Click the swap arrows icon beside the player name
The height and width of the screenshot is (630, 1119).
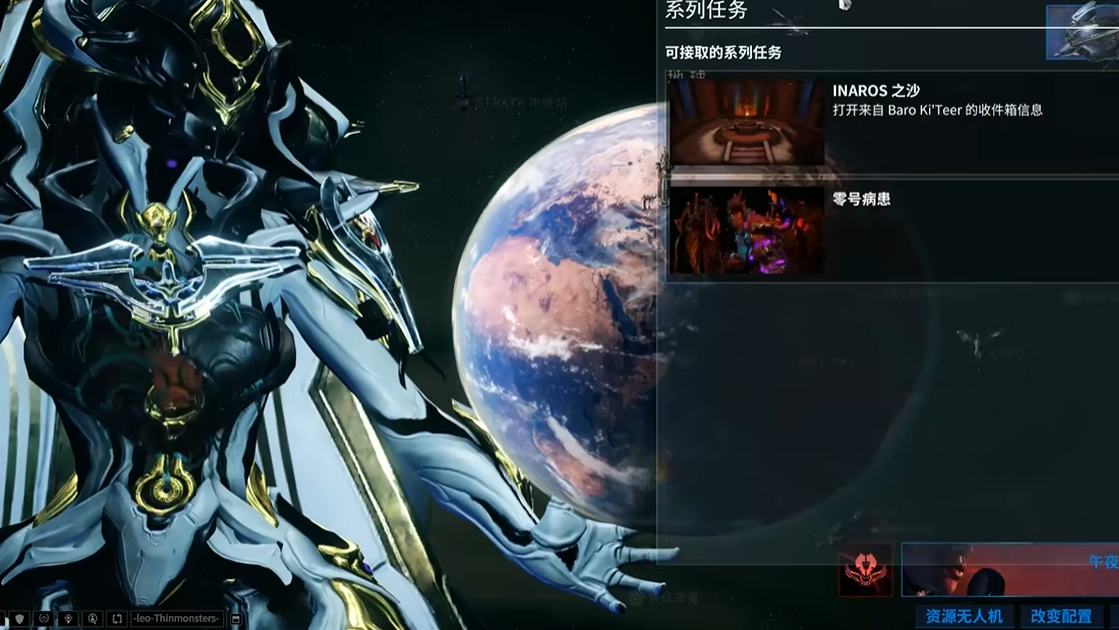click(x=117, y=619)
